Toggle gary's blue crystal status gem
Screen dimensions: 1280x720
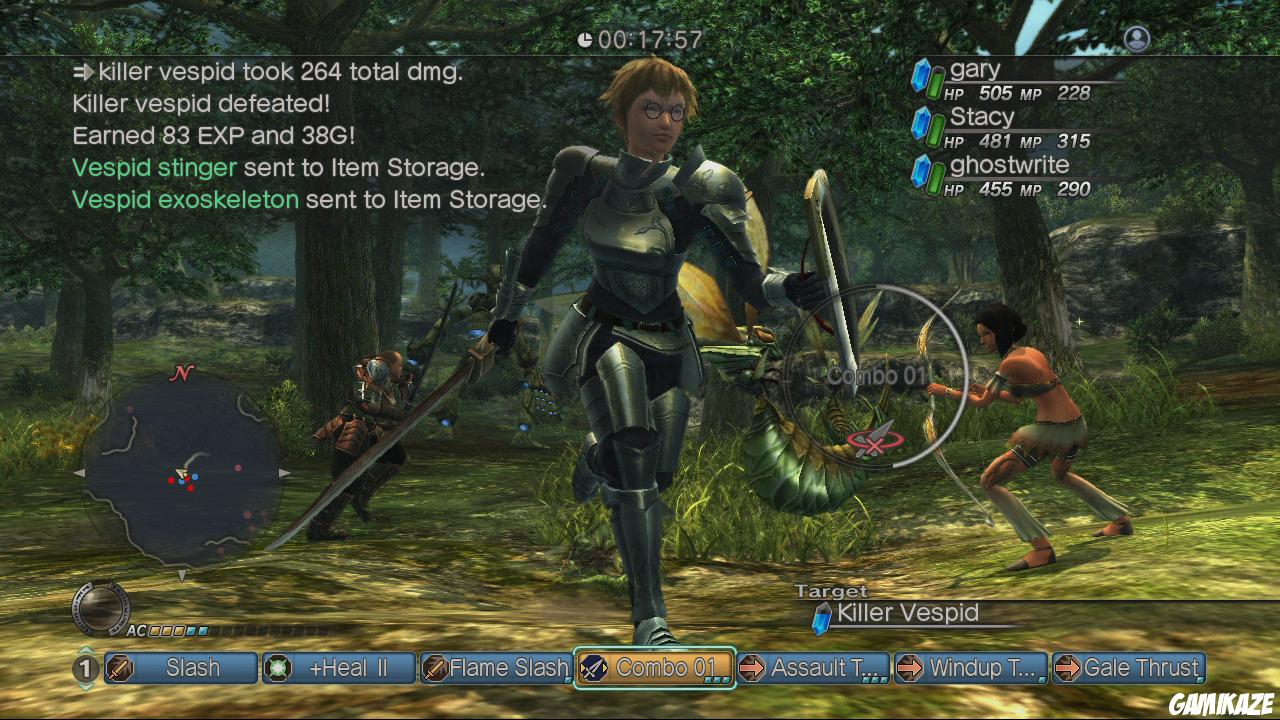922,77
